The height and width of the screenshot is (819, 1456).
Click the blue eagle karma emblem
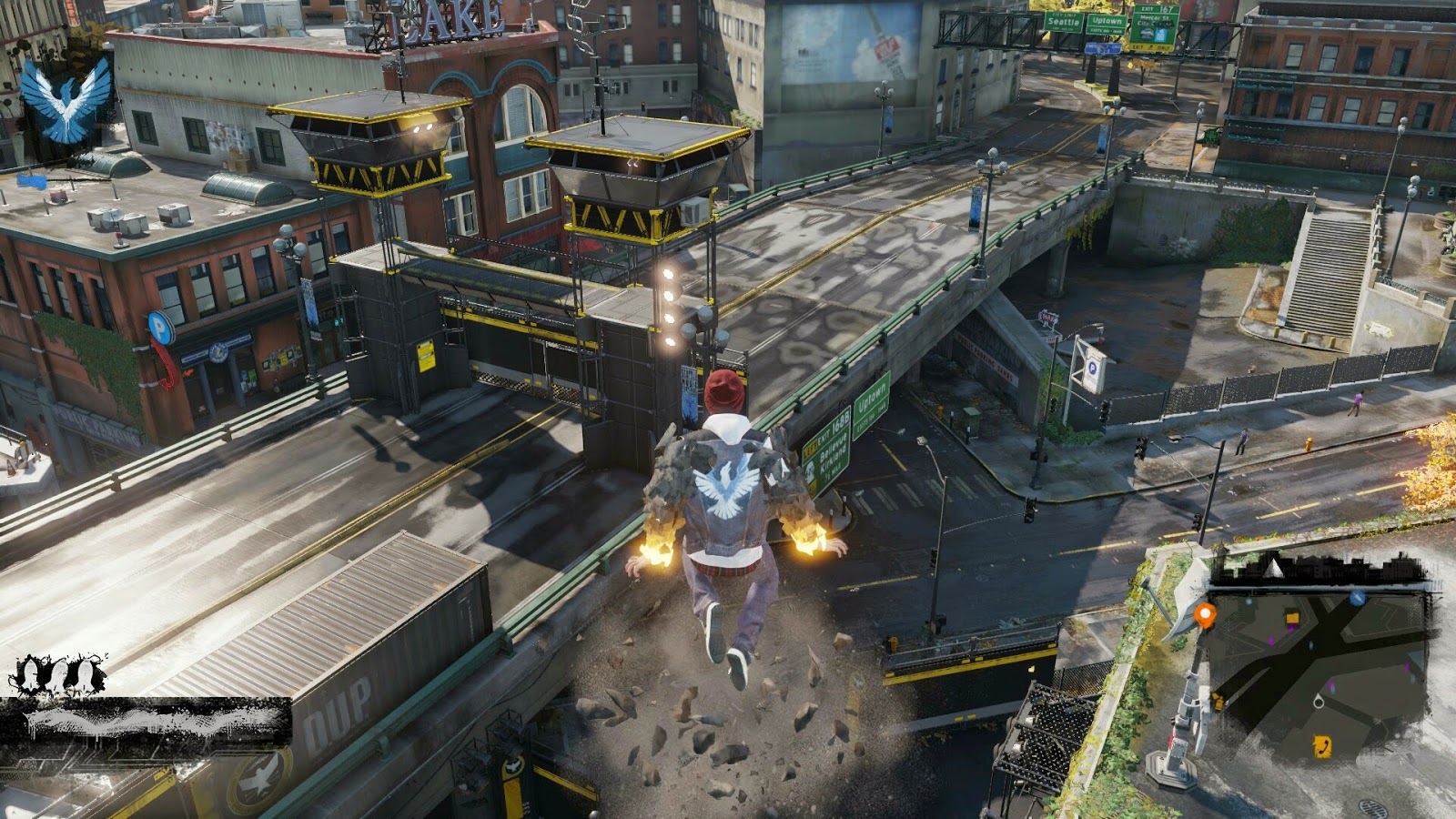pyautogui.click(x=66, y=101)
